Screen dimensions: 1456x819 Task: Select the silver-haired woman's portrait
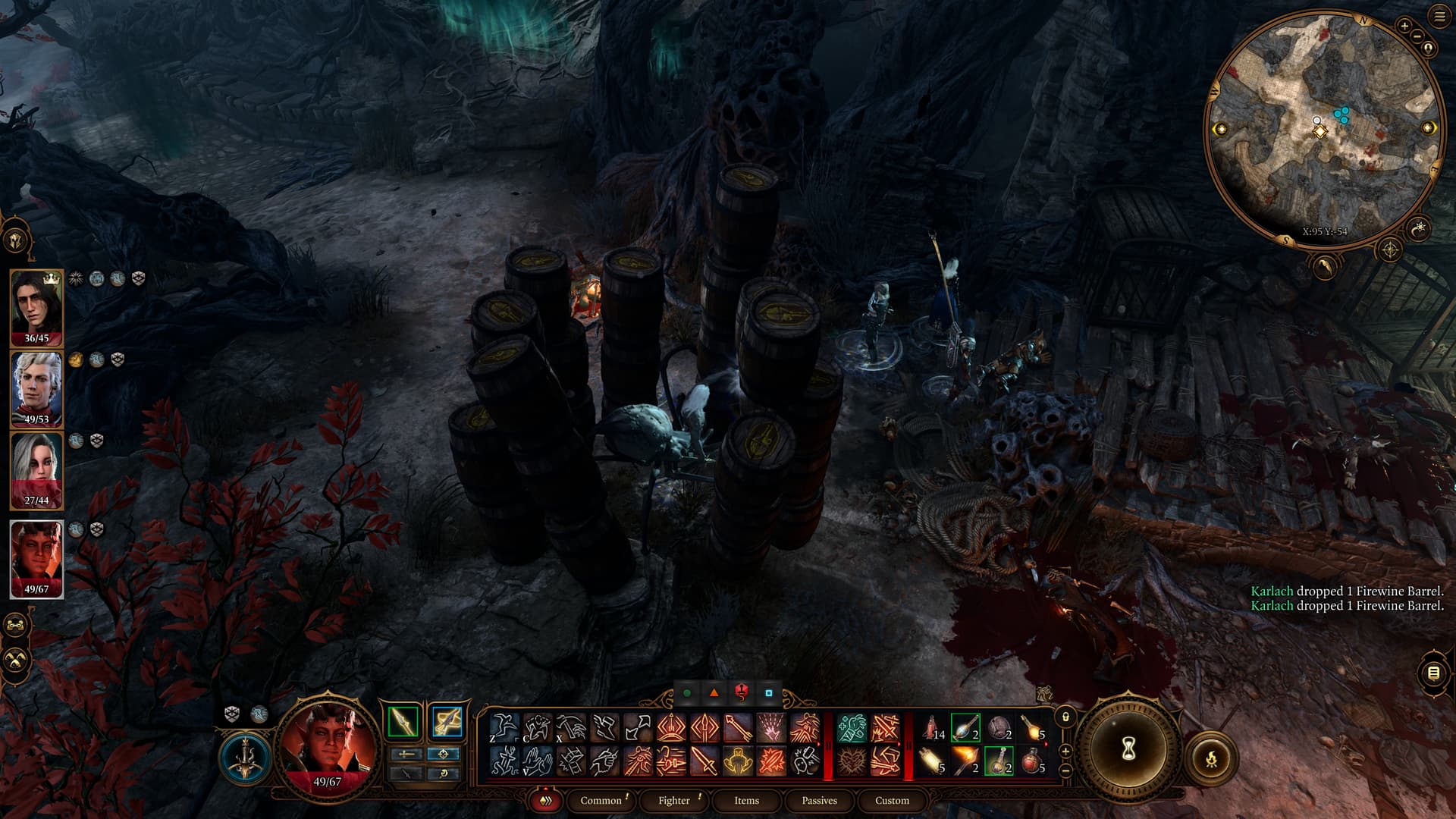[x=36, y=468]
